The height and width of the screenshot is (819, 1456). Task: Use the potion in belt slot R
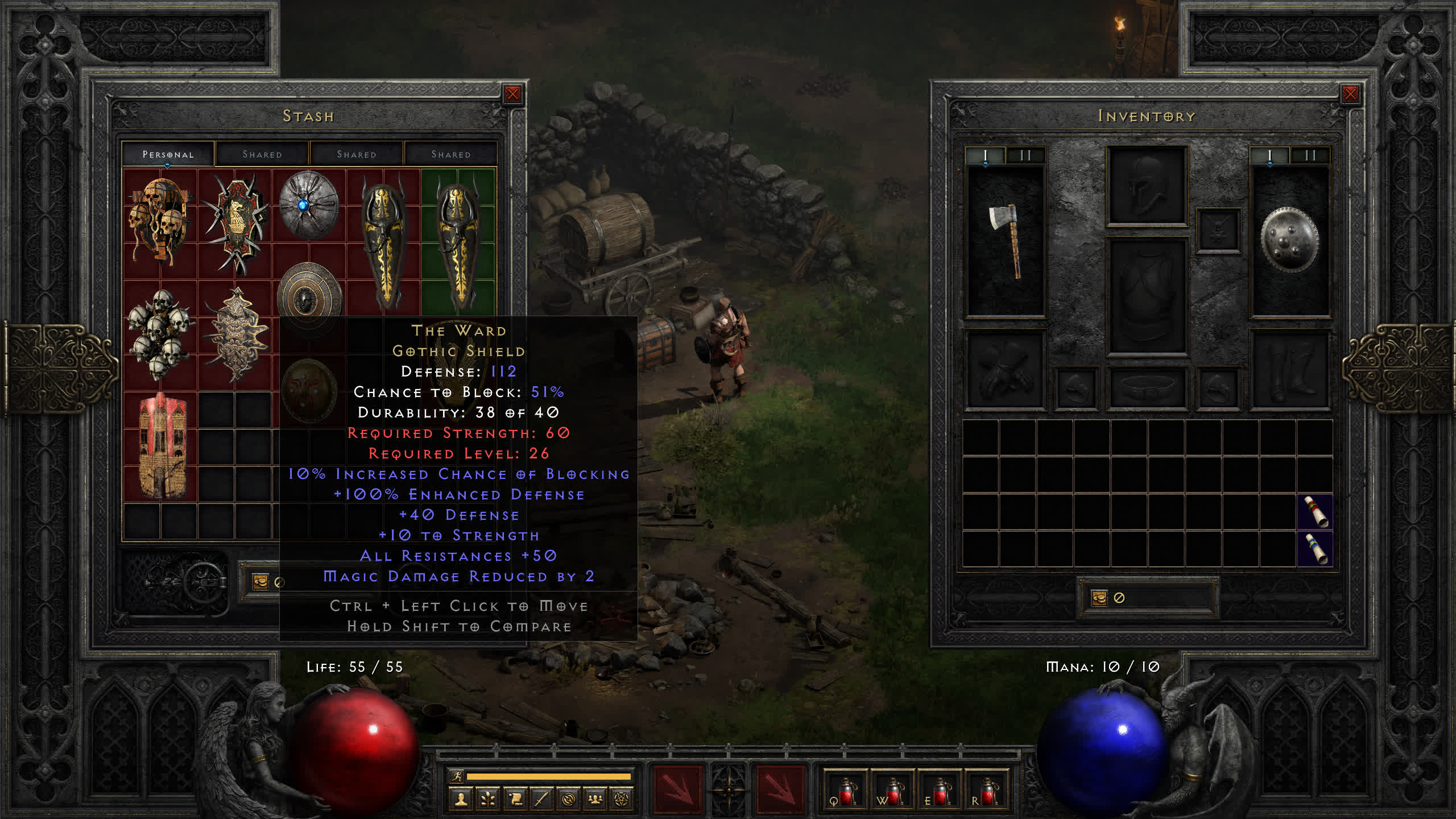click(x=987, y=792)
